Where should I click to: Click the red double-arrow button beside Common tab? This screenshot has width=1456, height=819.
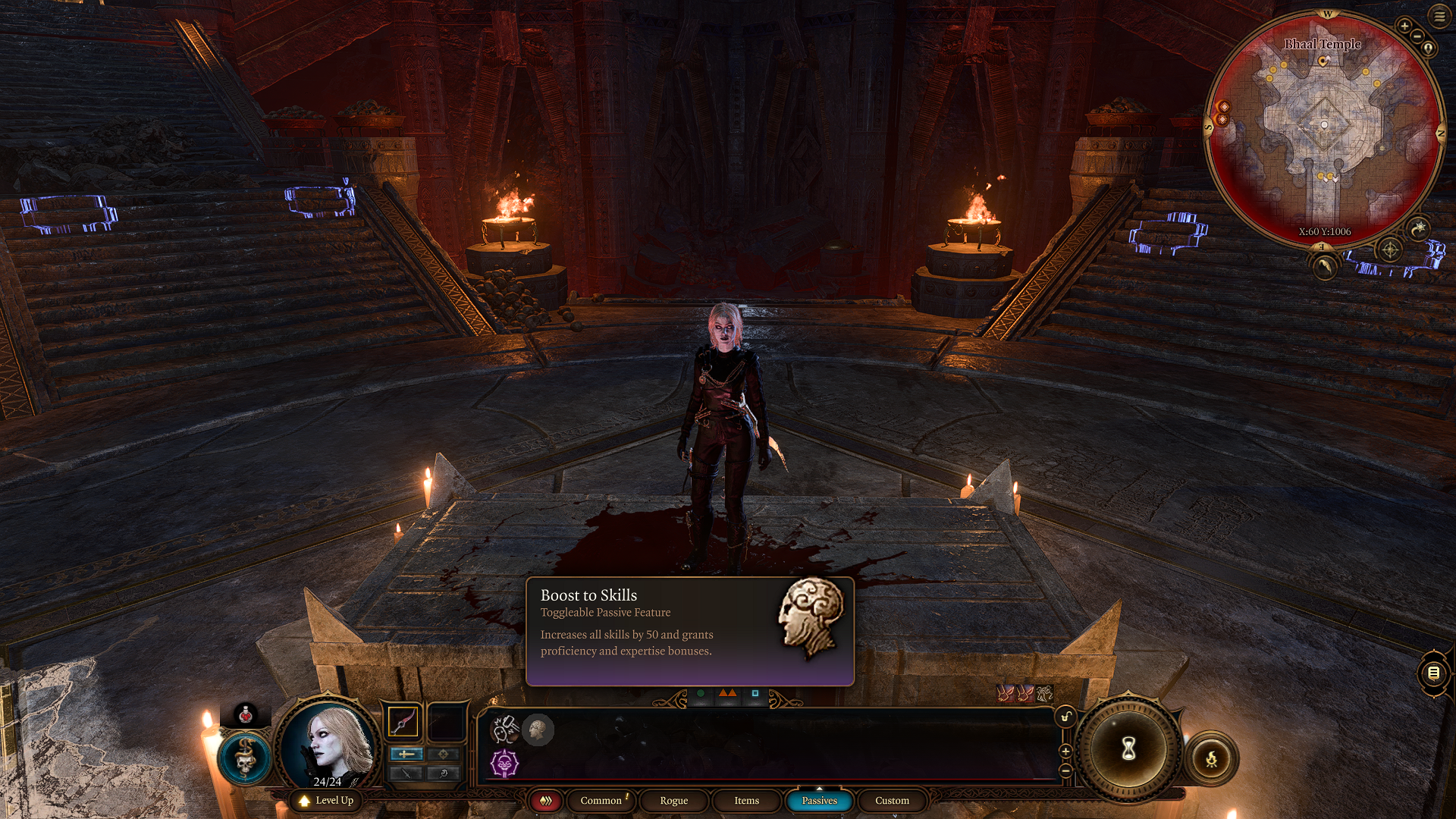(545, 800)
